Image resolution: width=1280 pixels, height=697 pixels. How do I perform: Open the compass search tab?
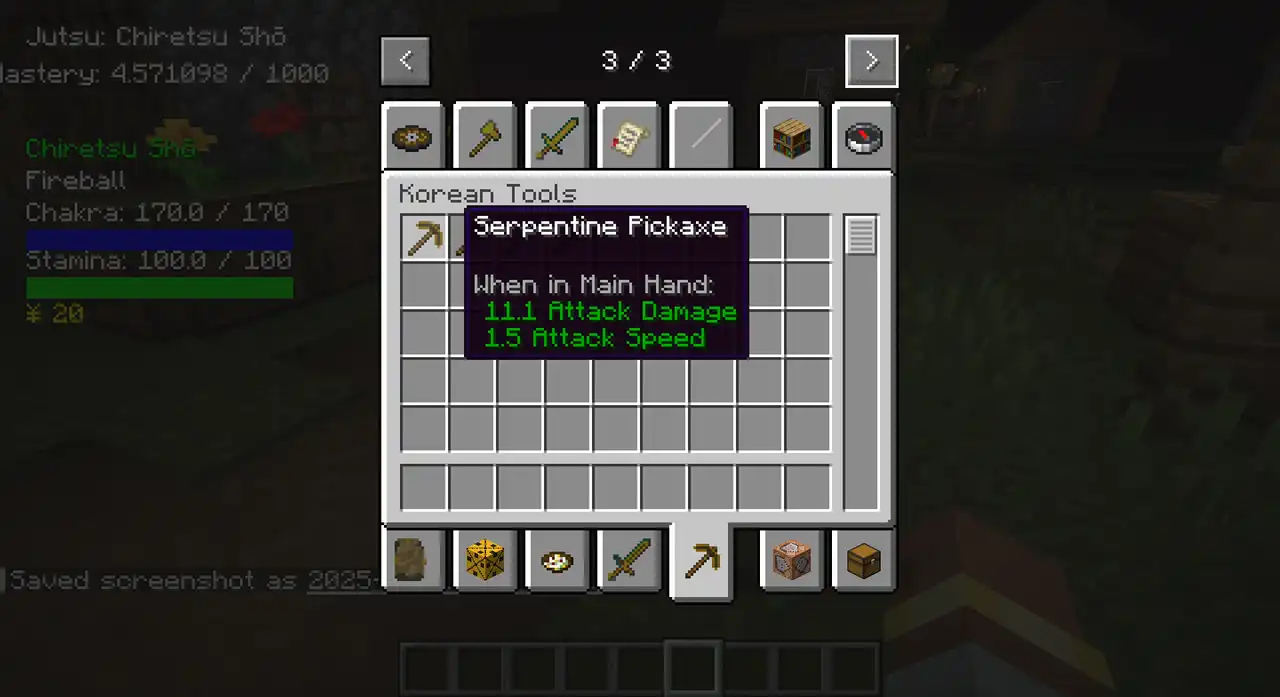pyautogui.click(x=863, y=137)
